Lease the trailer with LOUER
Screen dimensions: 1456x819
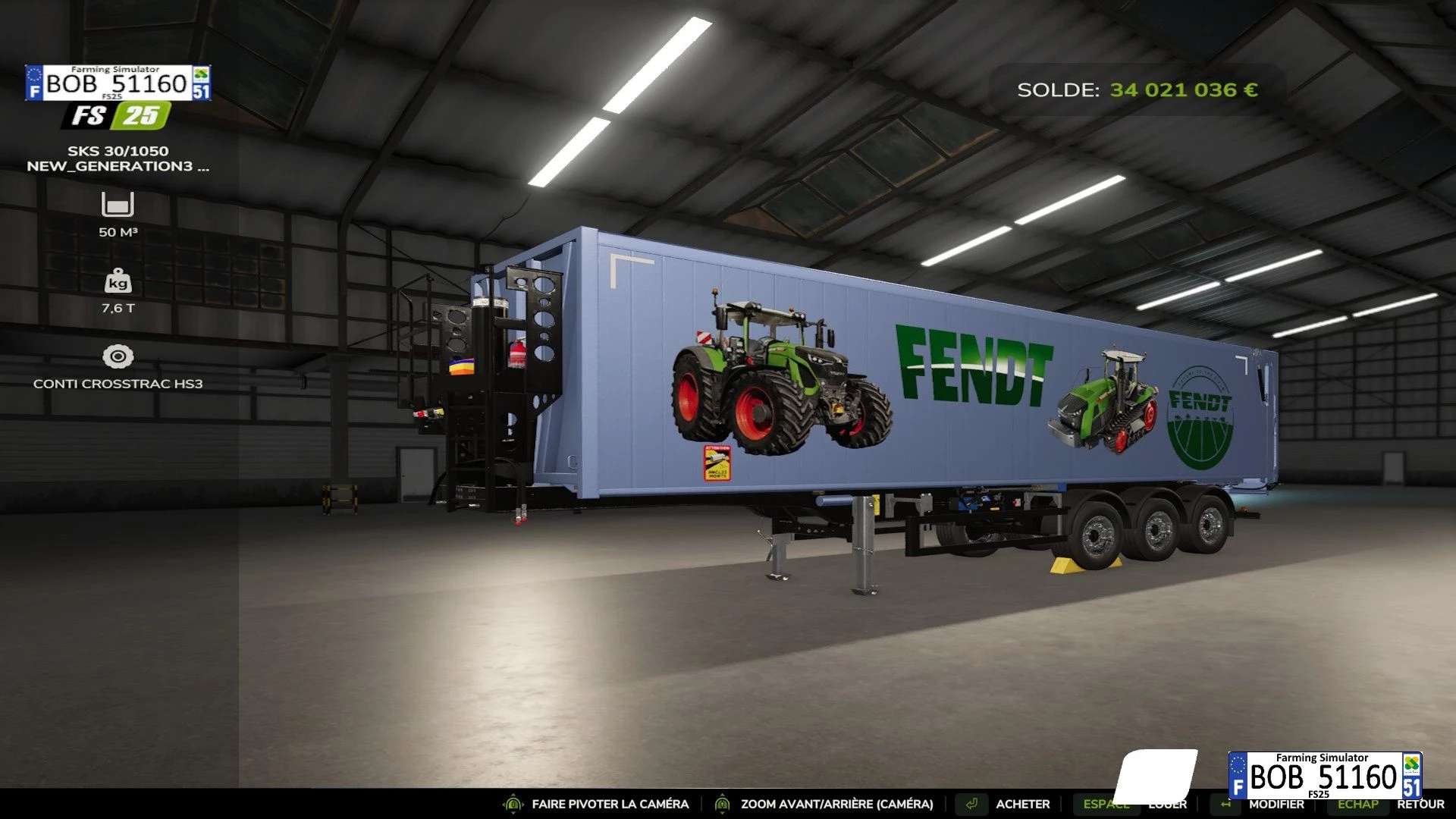coord(1168,805)
